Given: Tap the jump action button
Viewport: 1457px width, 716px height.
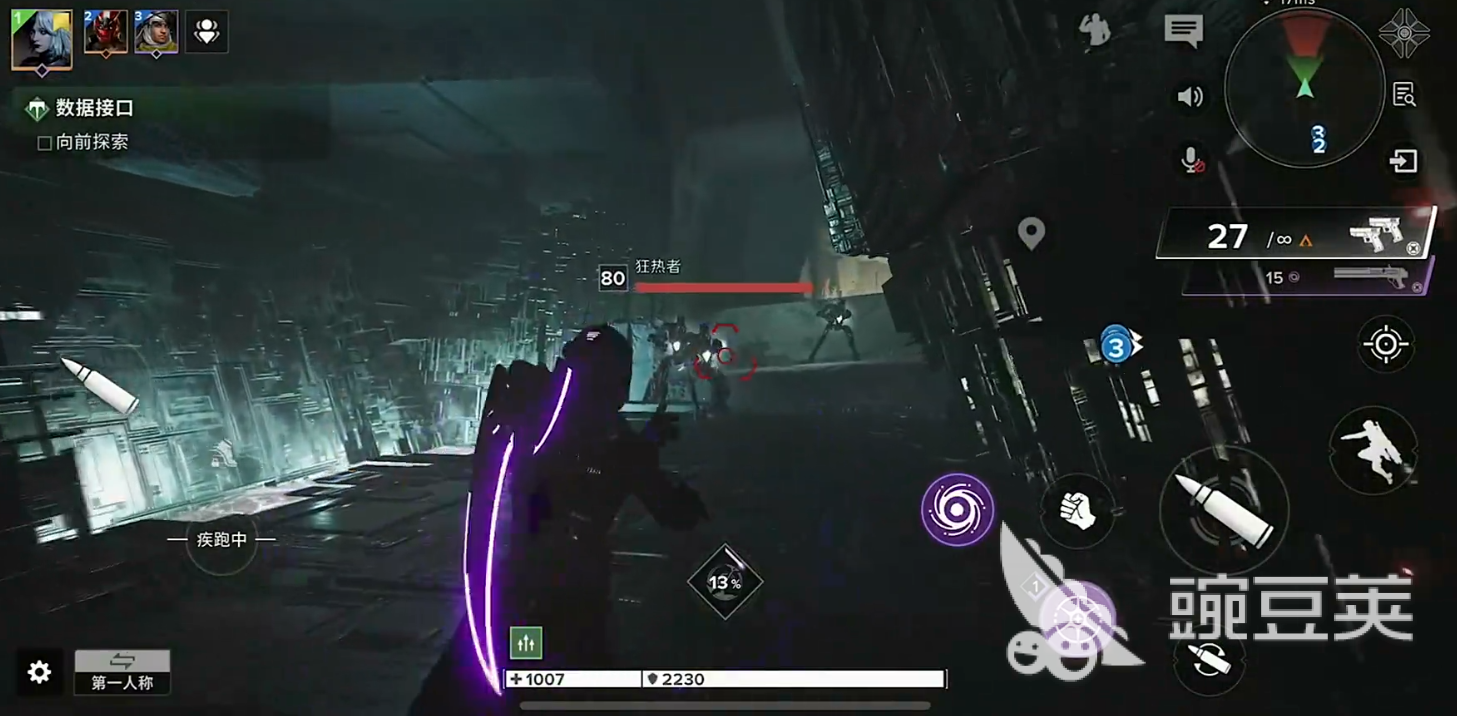Looking at the screenshot, I should pyautogui.click(x=1373, y=449).
